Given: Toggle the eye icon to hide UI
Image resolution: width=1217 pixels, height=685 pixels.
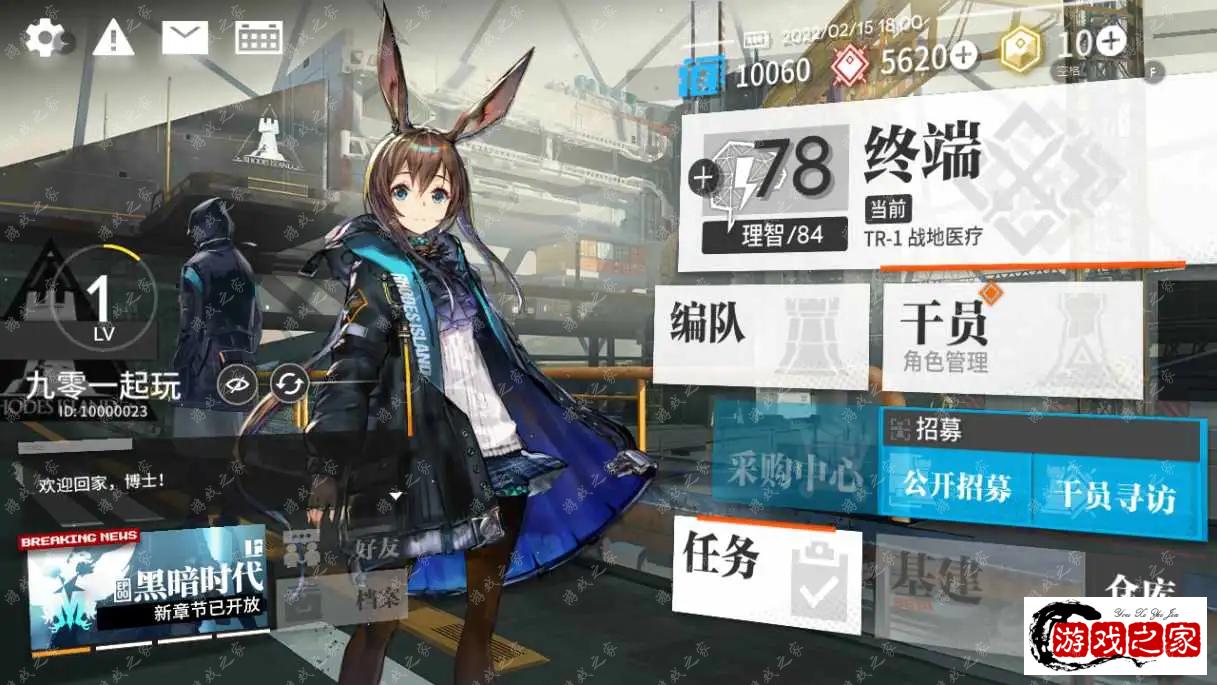Looking at the screenshot, I should pos(238,384).
